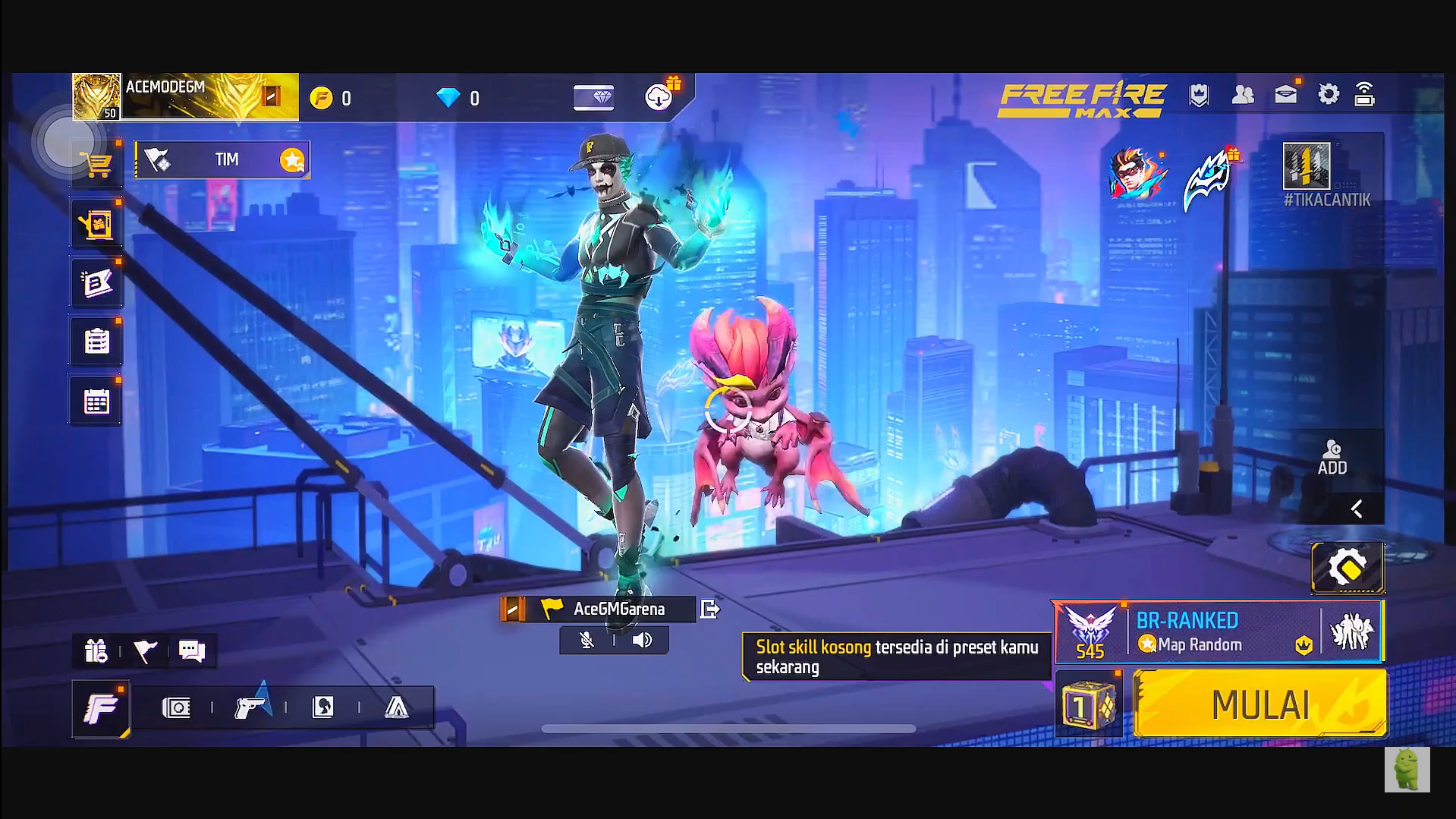Image resolution: width=1456 pixels, height=819 pixels.
Task: Open the Missions clipboard icon
Action: 96,341
